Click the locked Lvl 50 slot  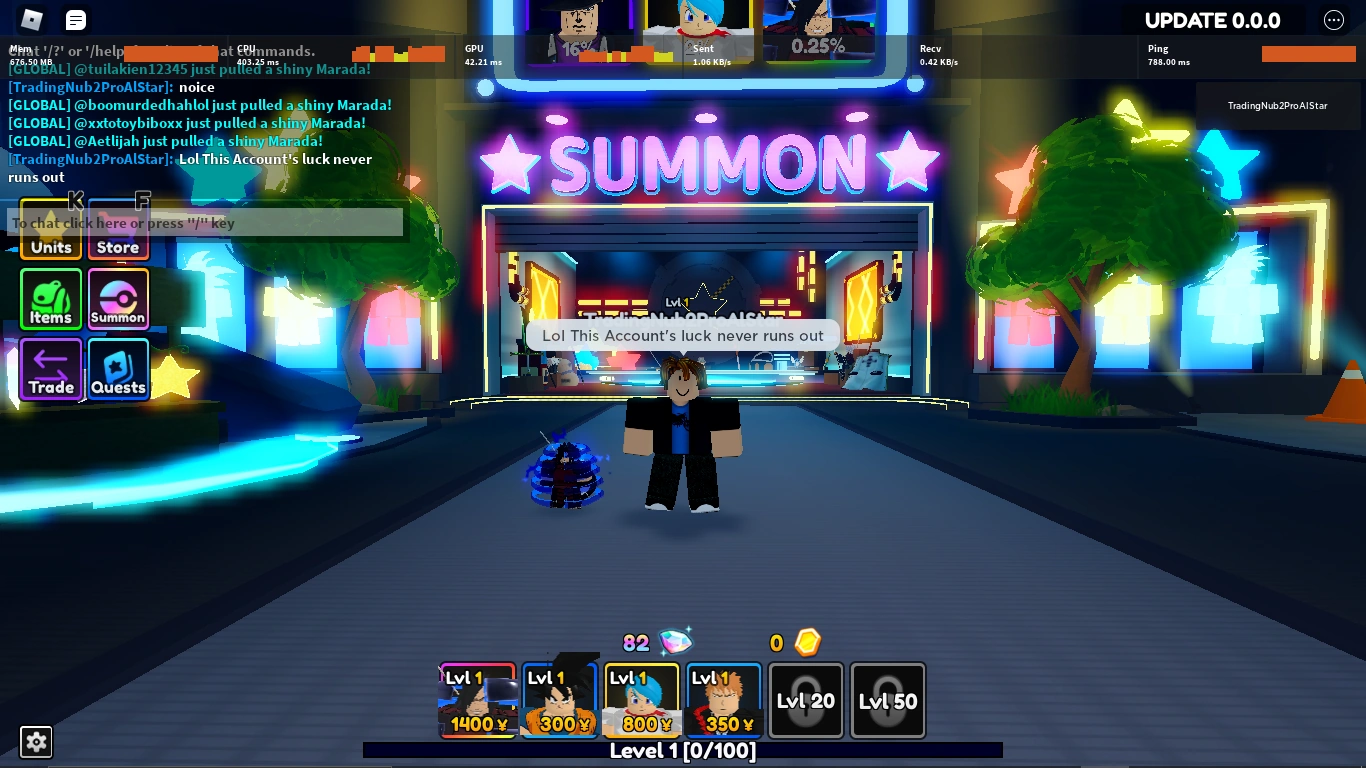(888, 700)
